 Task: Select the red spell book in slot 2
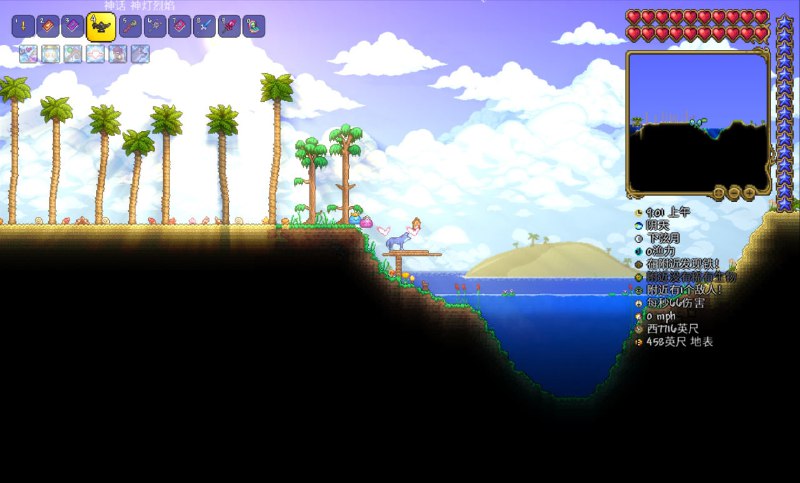(x=48, y=27)
